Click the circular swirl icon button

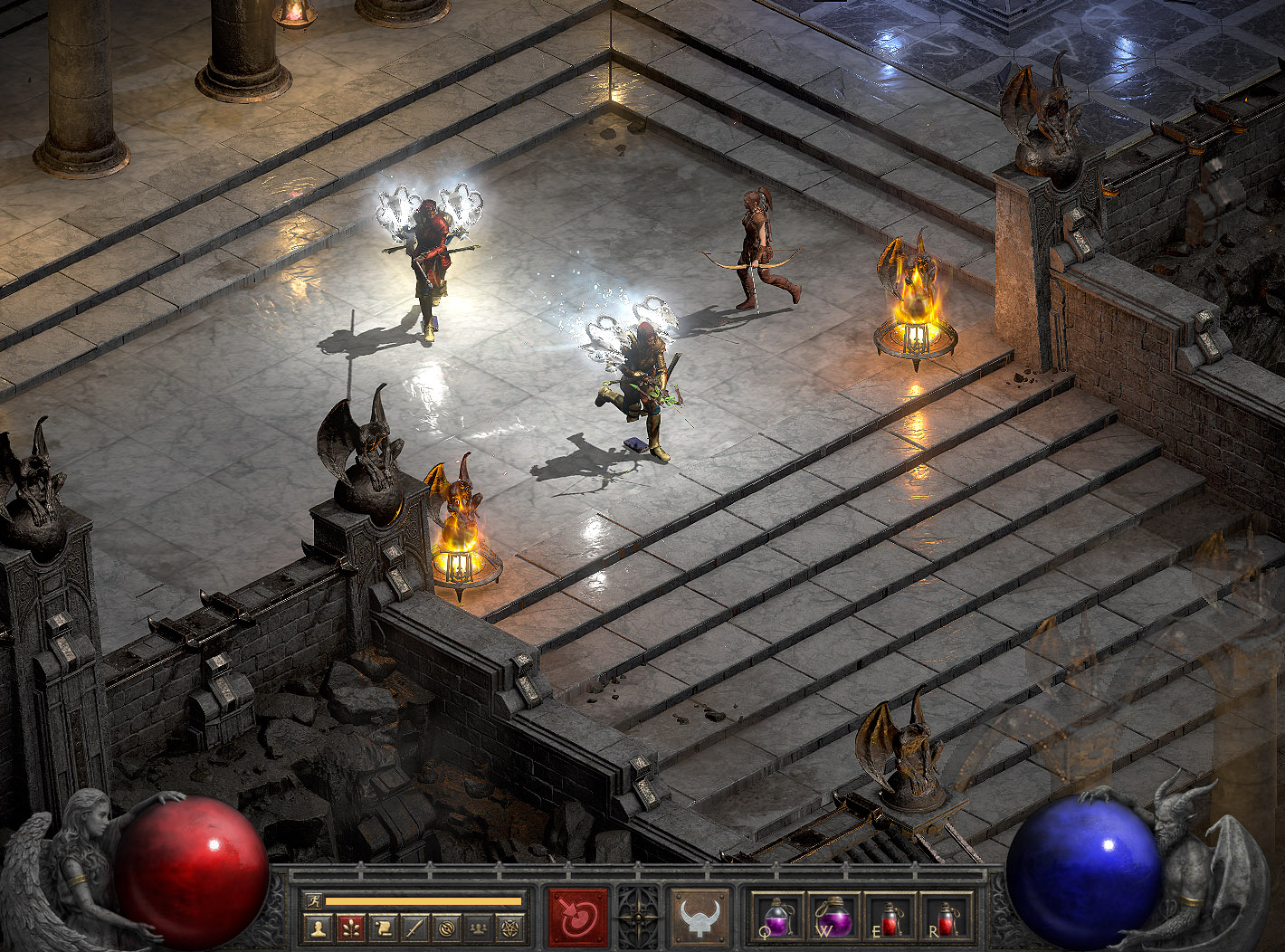(x=447, y=928)
